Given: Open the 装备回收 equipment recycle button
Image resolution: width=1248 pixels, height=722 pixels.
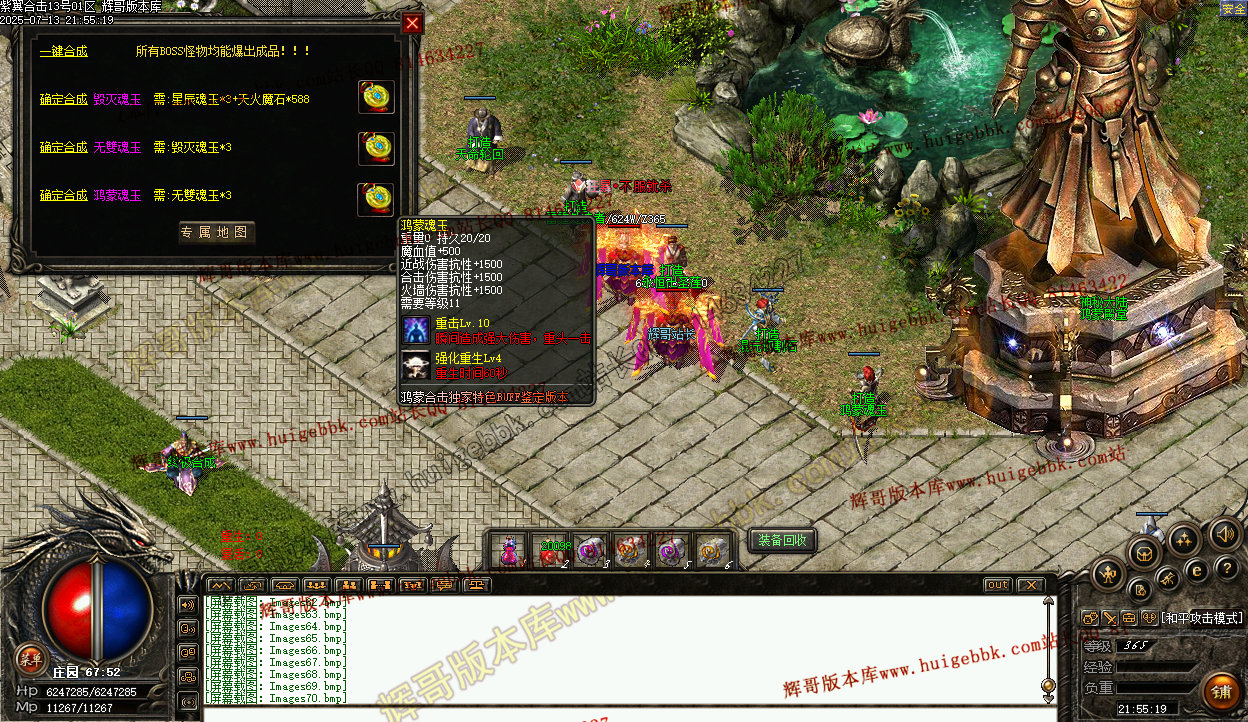Looking at the screenshot, I should [x=782, y=540].
